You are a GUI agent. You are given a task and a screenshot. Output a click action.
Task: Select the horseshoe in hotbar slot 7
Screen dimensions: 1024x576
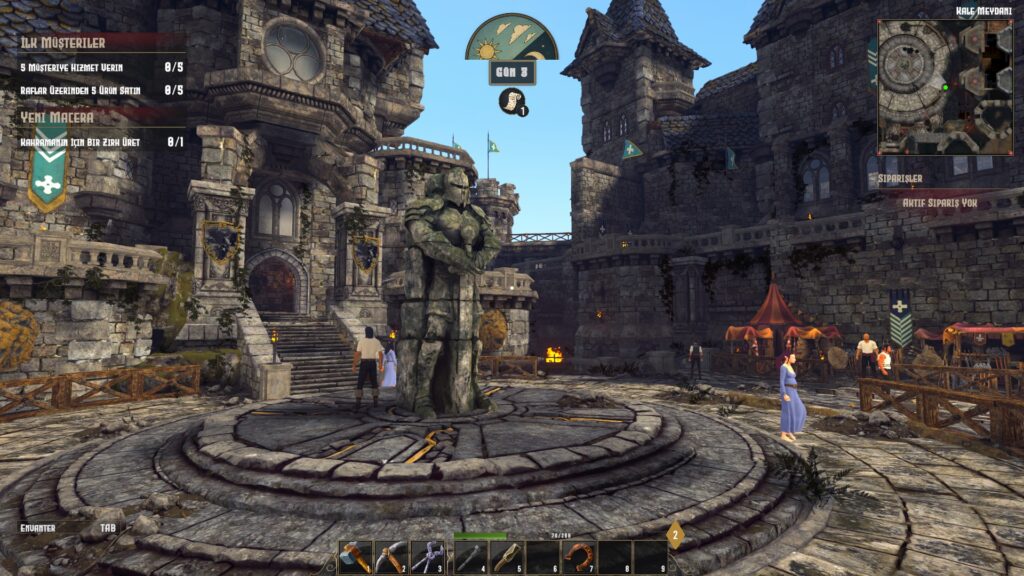point(579,557)
